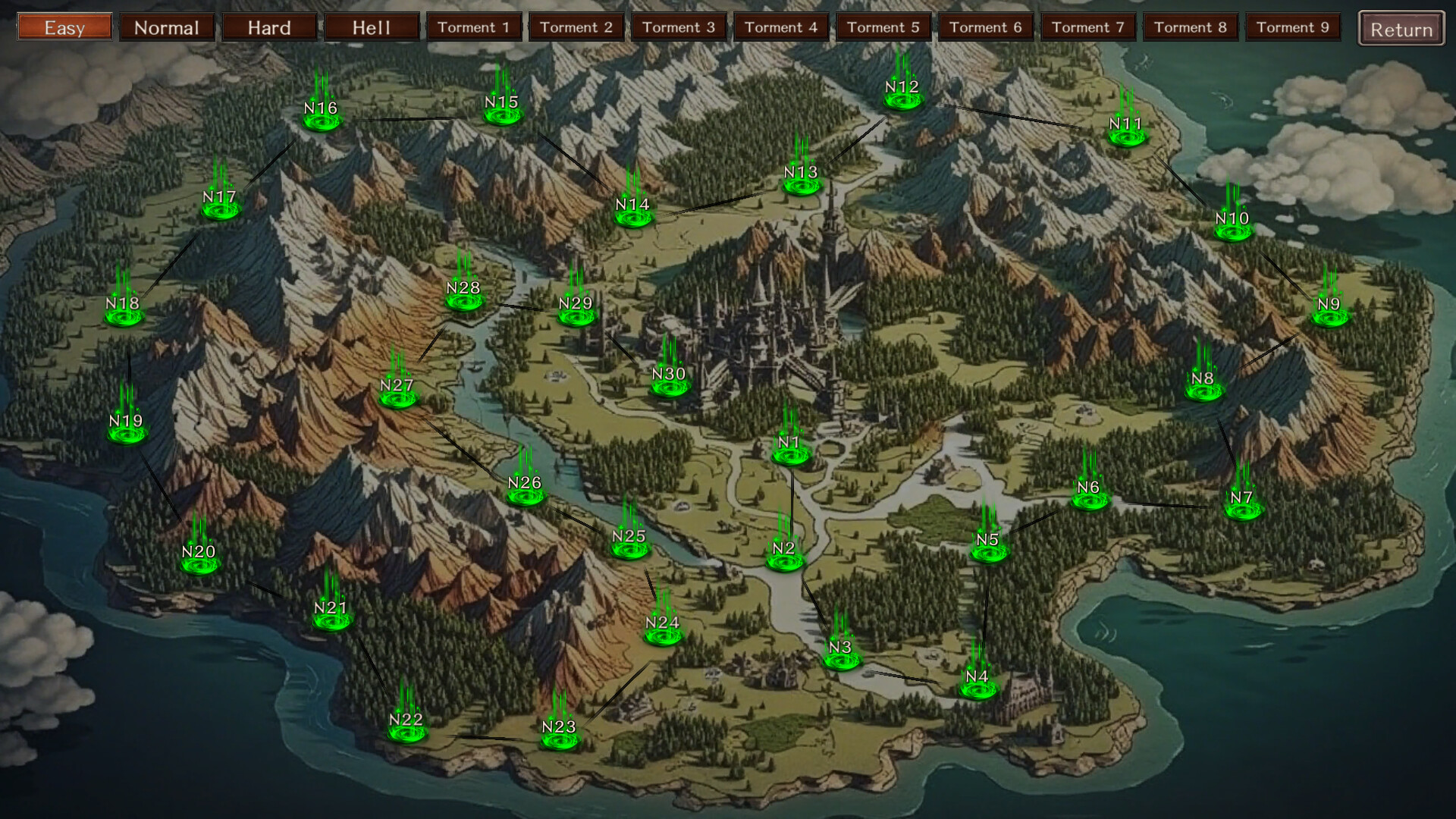This screenshot has height=819, width=1456.
Task: Choose the N26 map node
Action: (x=525, y=491)
